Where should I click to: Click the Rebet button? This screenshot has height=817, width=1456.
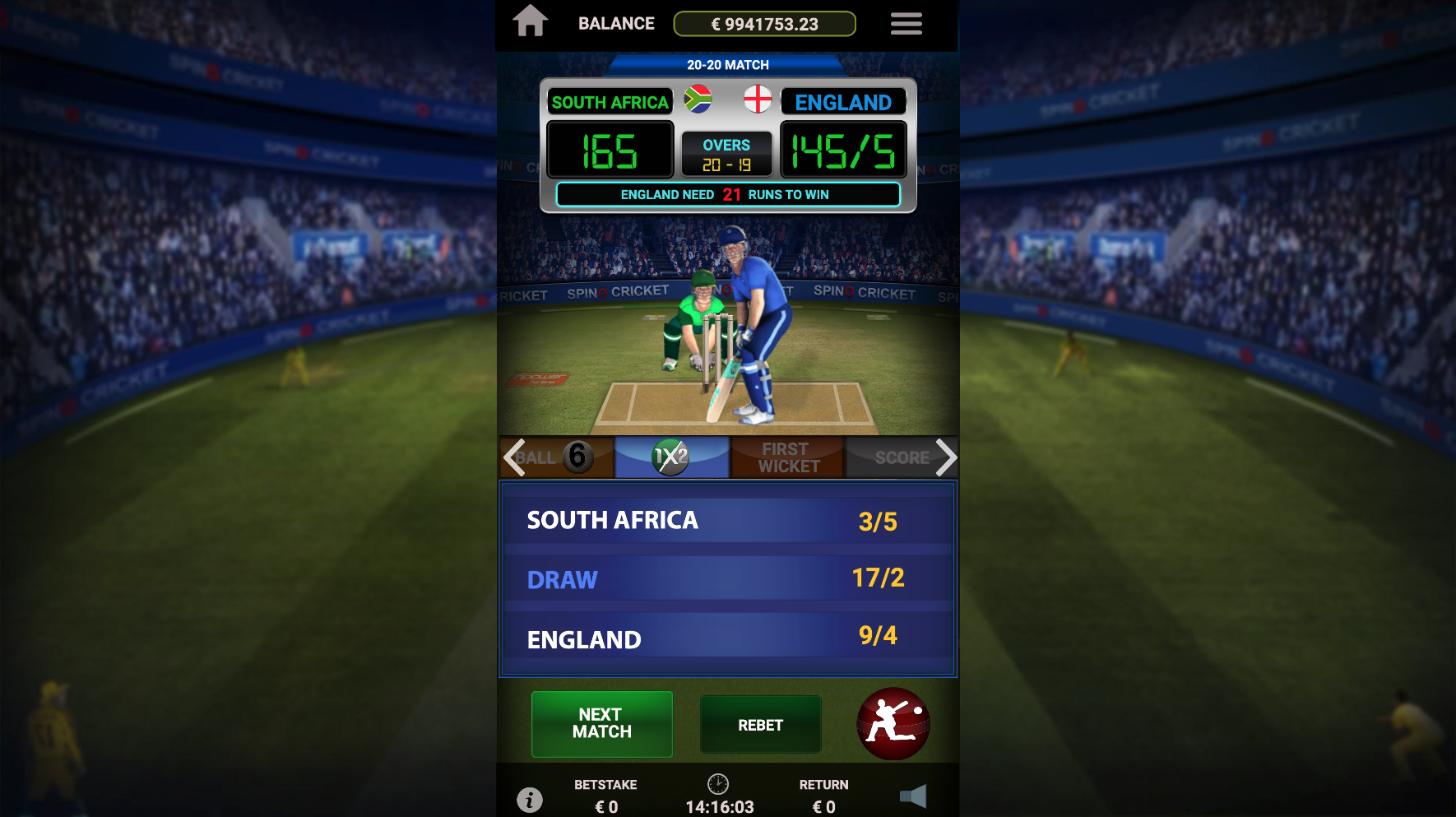(x=760, y=725)
